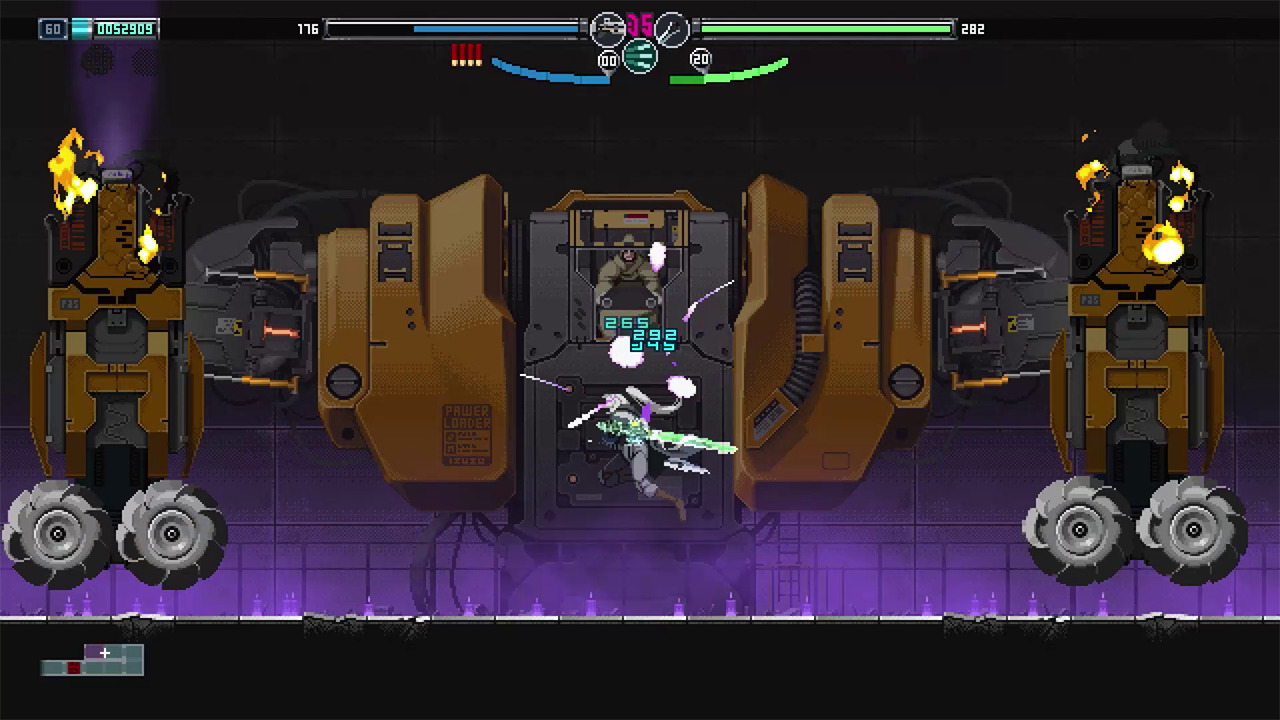Click the pink "35" countdown number
Screen dimensions: 1280x720
point(638,23)
